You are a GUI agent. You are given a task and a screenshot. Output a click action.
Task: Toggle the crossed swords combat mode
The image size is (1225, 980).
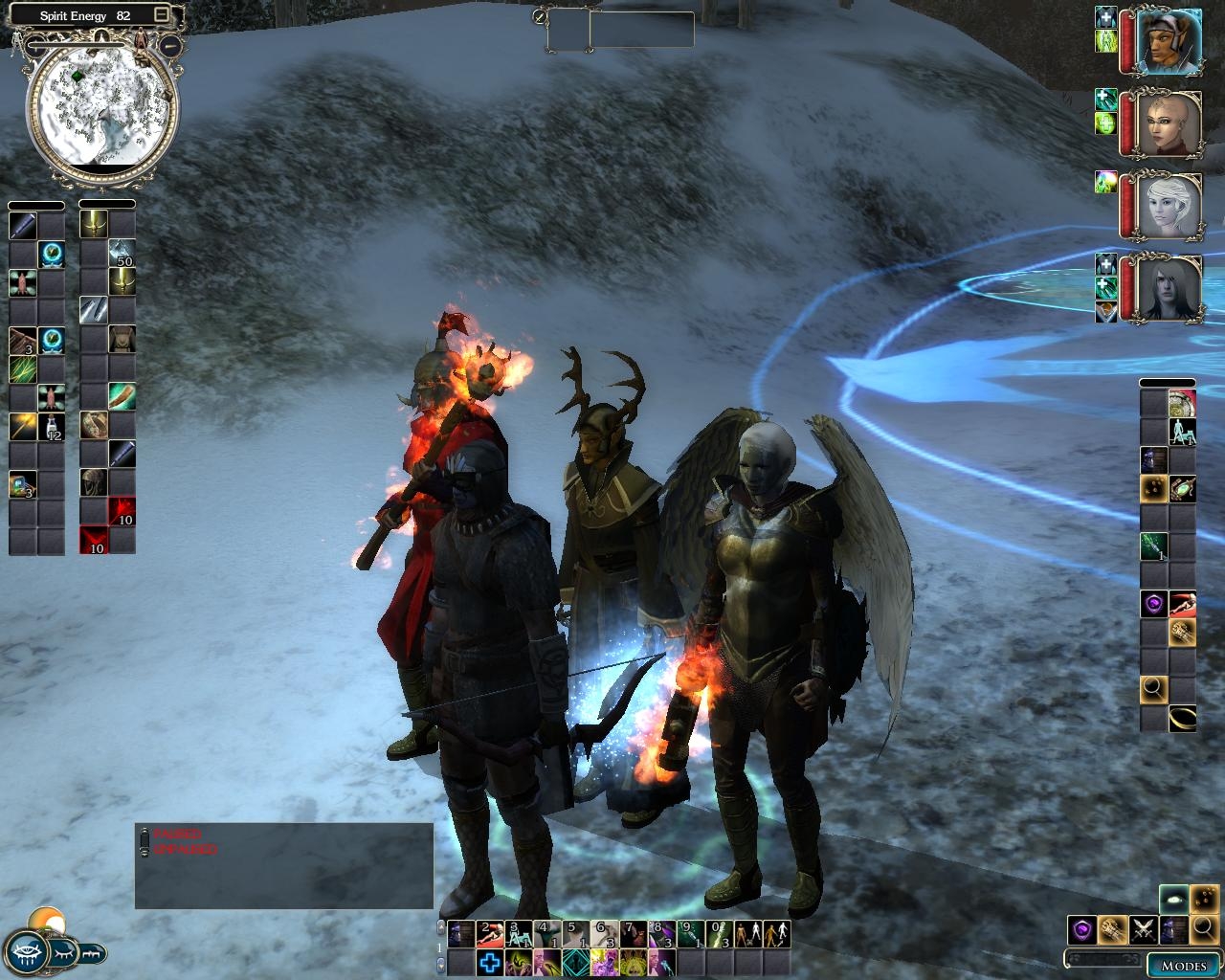[1143, 928]
